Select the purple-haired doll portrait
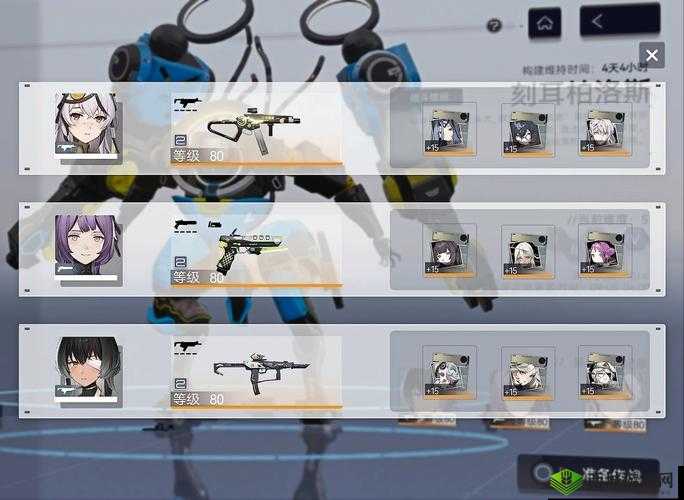This screenshot has height=500, width=684. tap(86, 246)
